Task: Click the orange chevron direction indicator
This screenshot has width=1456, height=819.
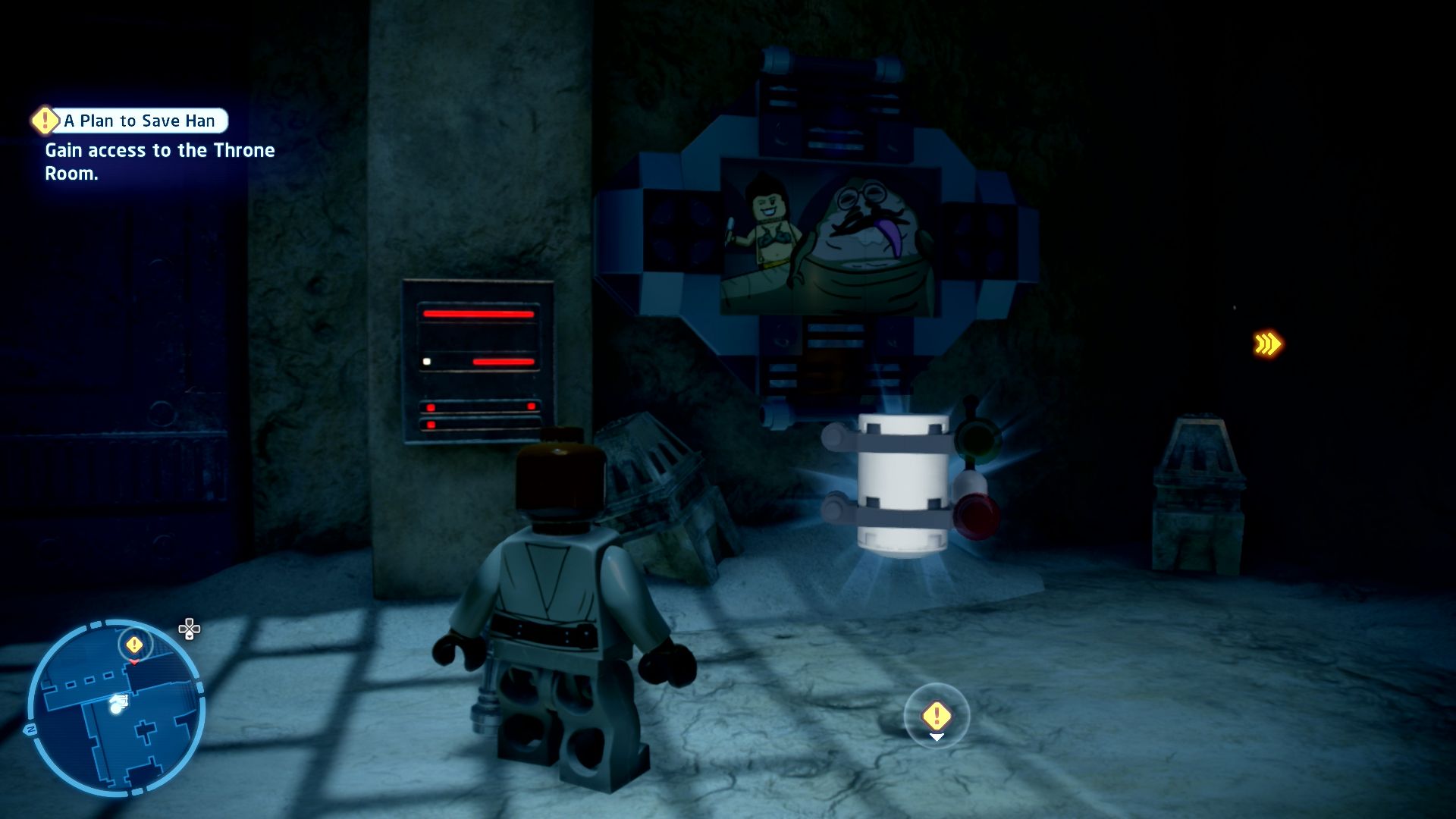Action: [1267, 344]
